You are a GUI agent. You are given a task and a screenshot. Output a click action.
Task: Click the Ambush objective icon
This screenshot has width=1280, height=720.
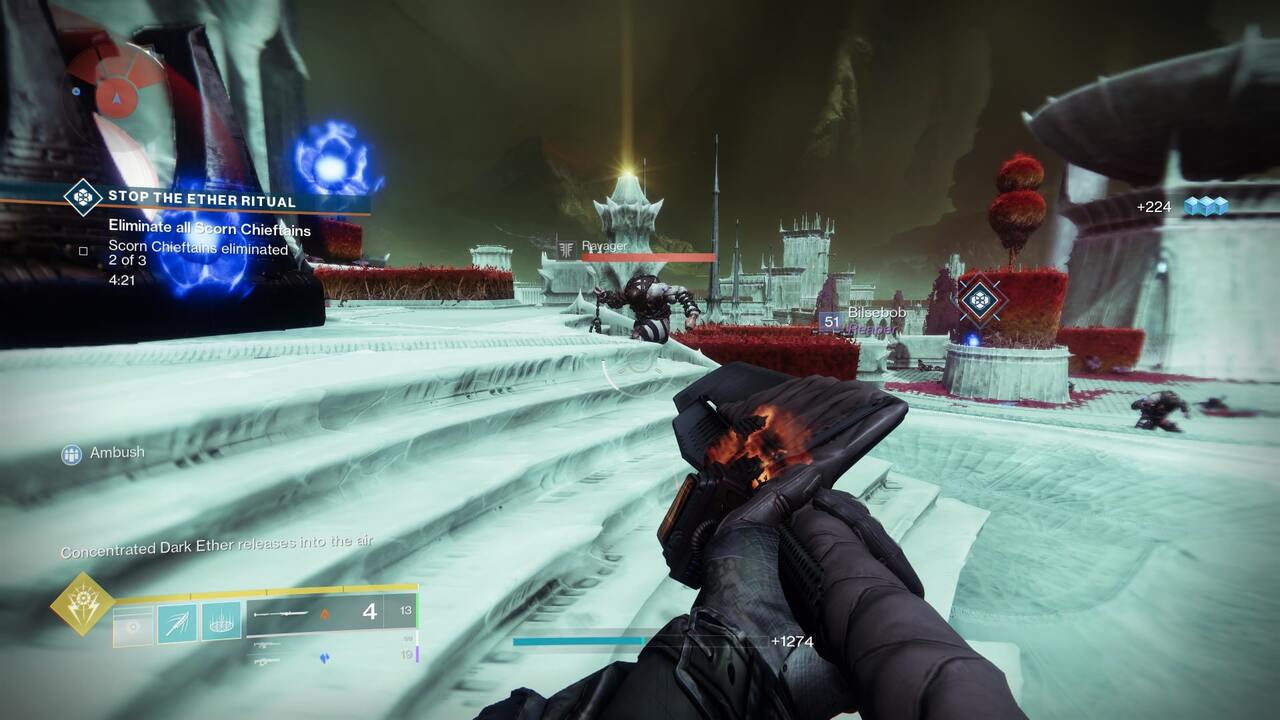click(x=70, y=453)
